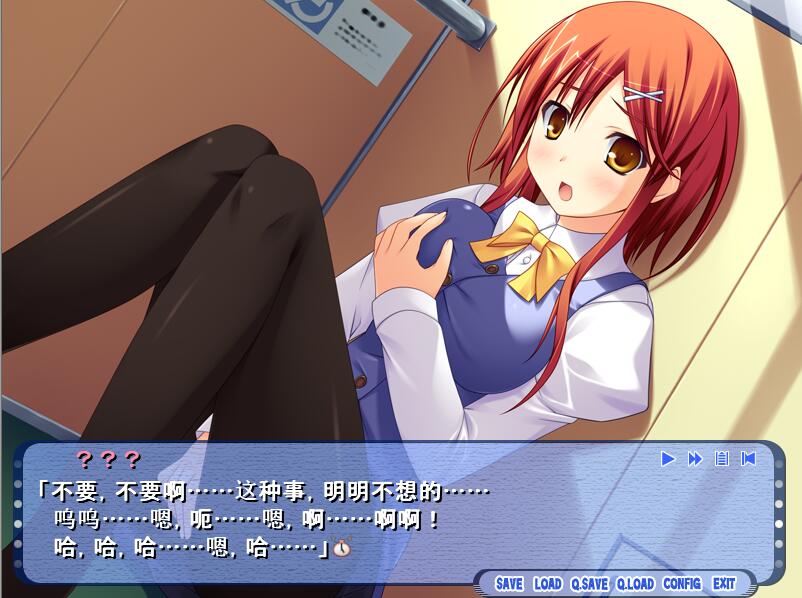Start auto-play with the single triangle icon
The image size is (802, 598).
coord(668,459)
